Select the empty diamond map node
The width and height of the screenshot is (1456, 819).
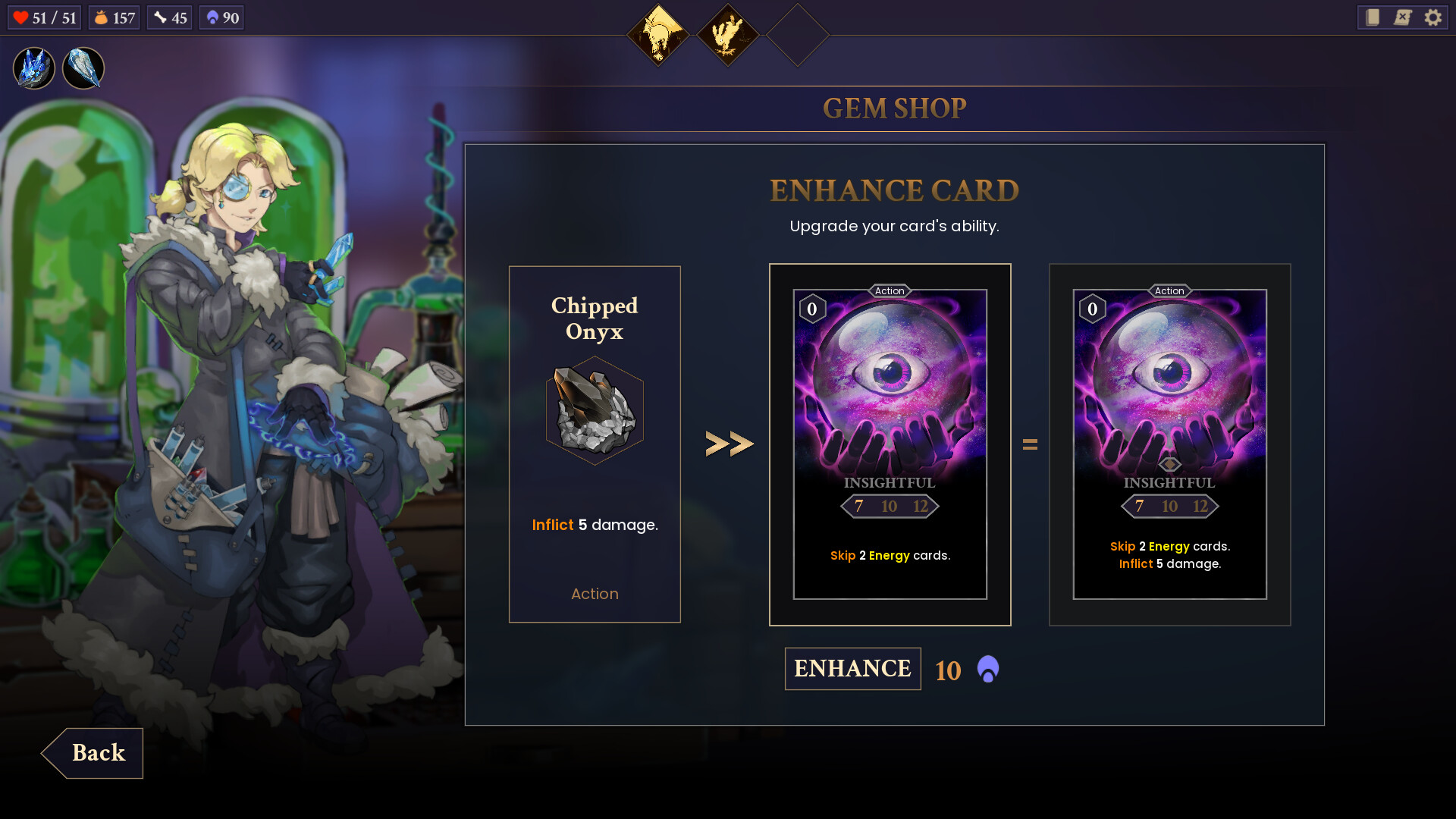pos(798,36)
